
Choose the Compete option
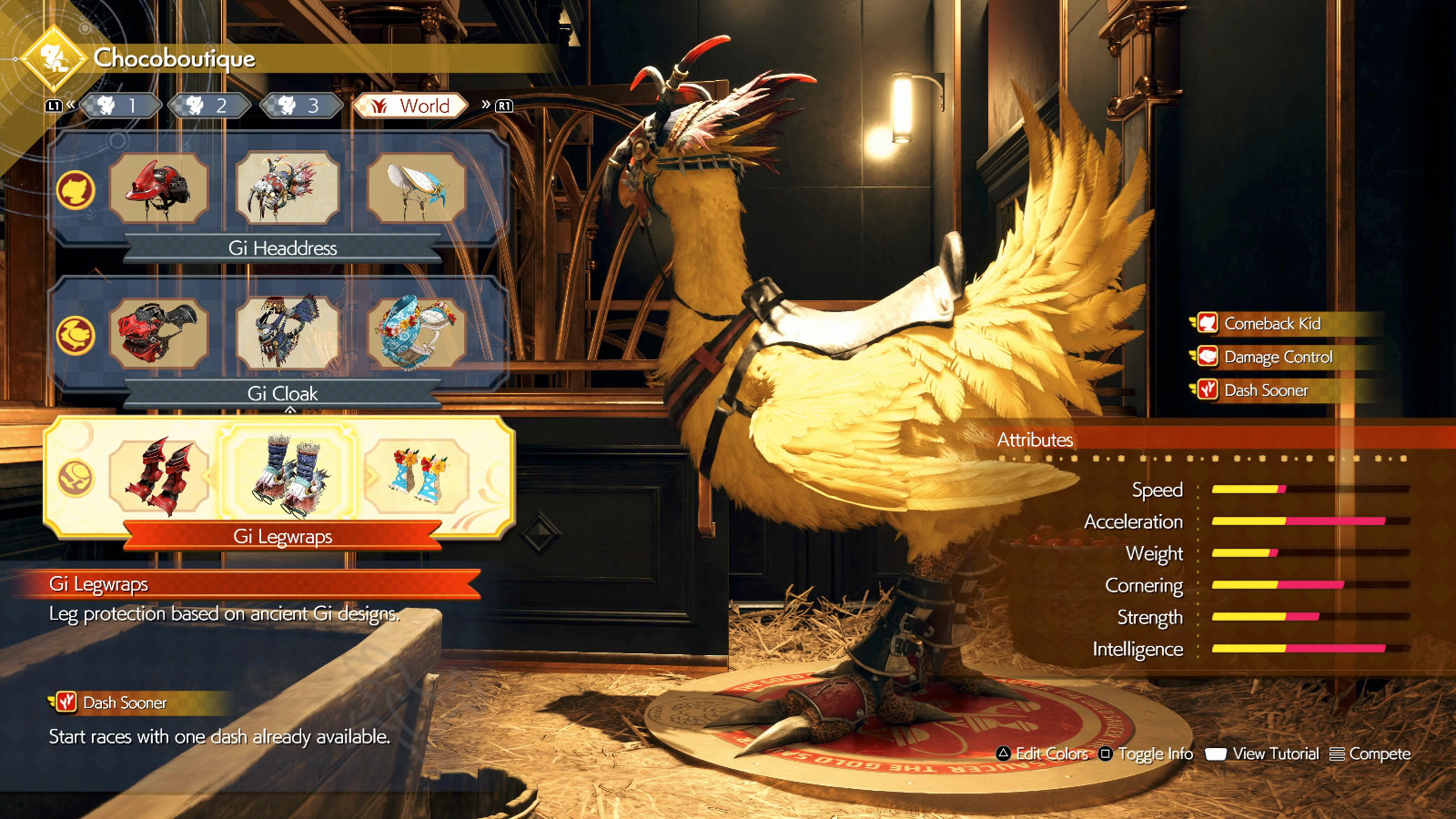click(x=1370, y=753)
